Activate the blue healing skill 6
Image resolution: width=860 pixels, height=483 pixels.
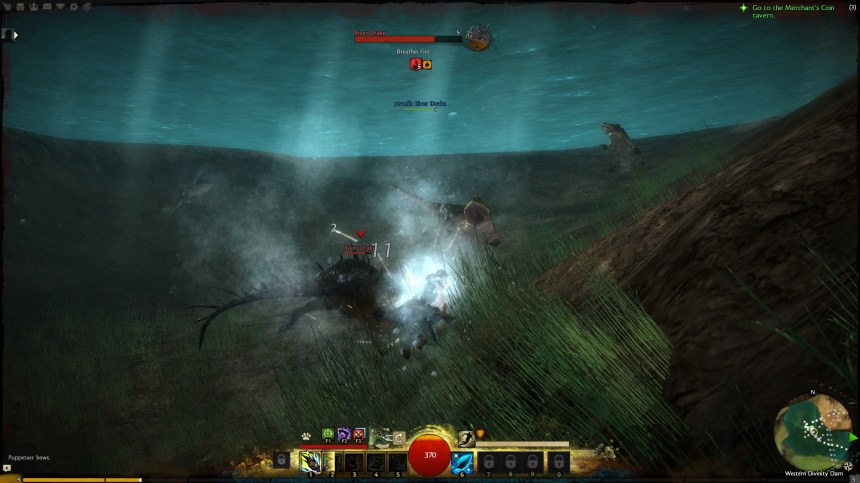click(x=462, y=462)
